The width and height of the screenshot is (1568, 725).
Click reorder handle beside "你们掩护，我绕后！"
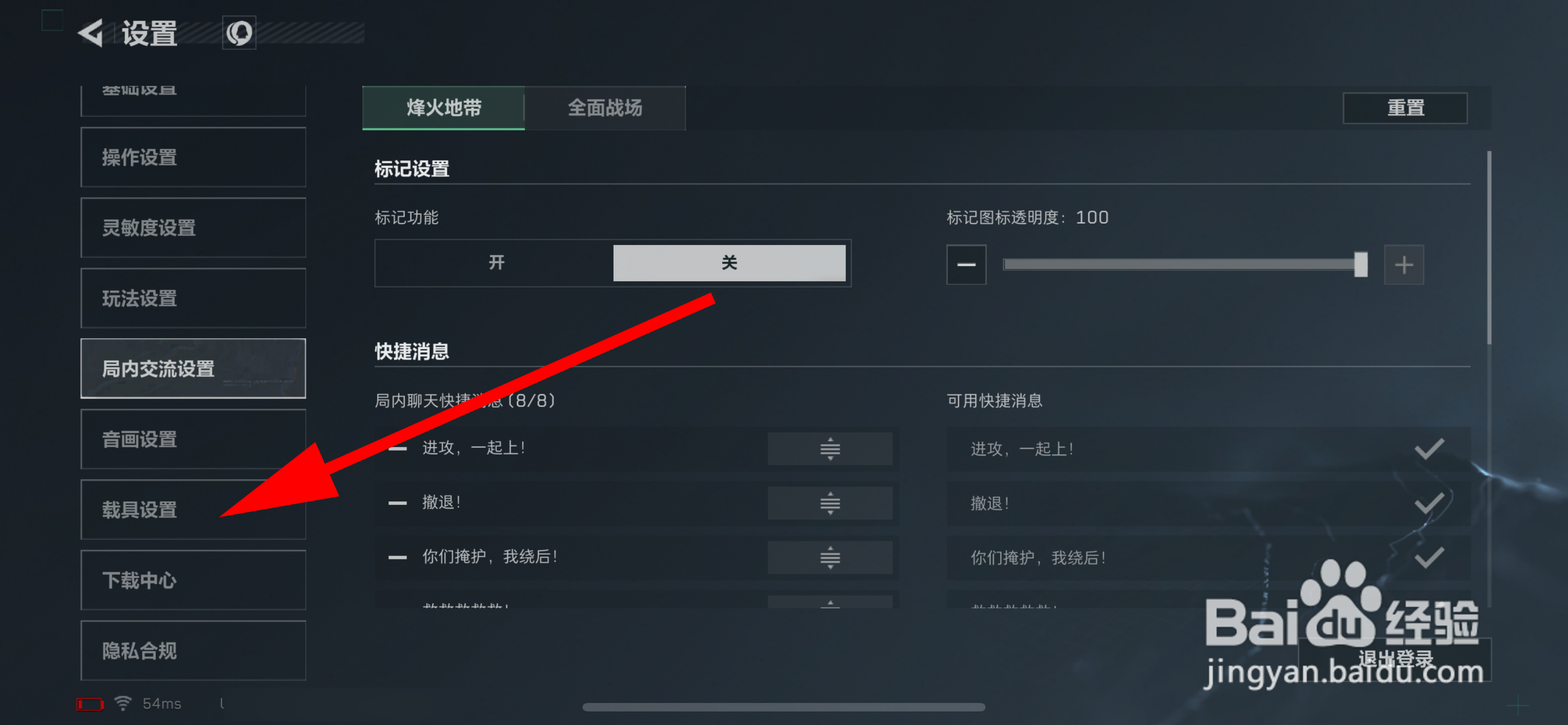[830, 557]
